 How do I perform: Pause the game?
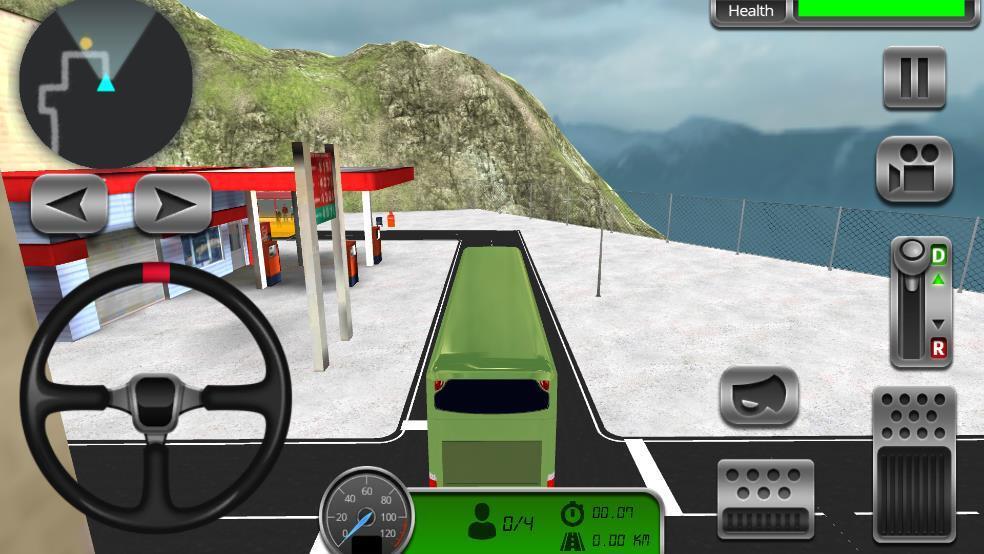914,77
